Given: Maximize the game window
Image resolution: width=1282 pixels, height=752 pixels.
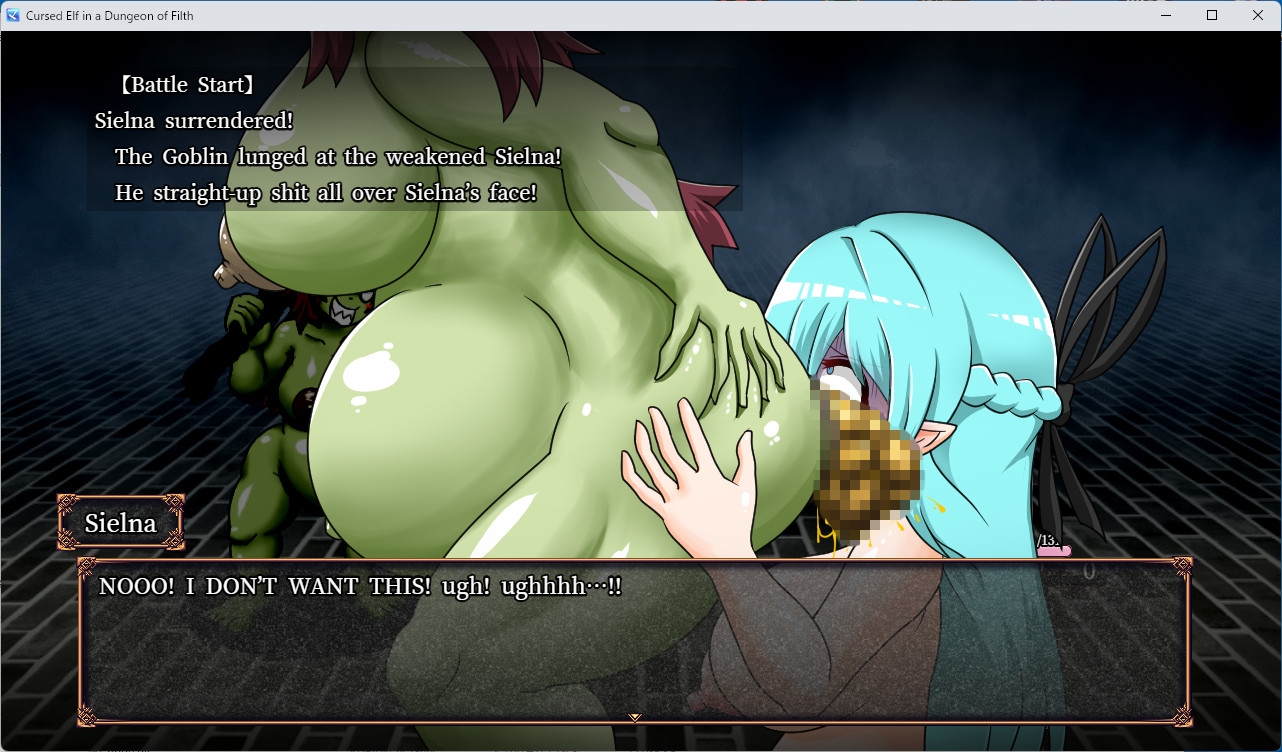Looking at the screenshot, I should [x=1212, y=15].
